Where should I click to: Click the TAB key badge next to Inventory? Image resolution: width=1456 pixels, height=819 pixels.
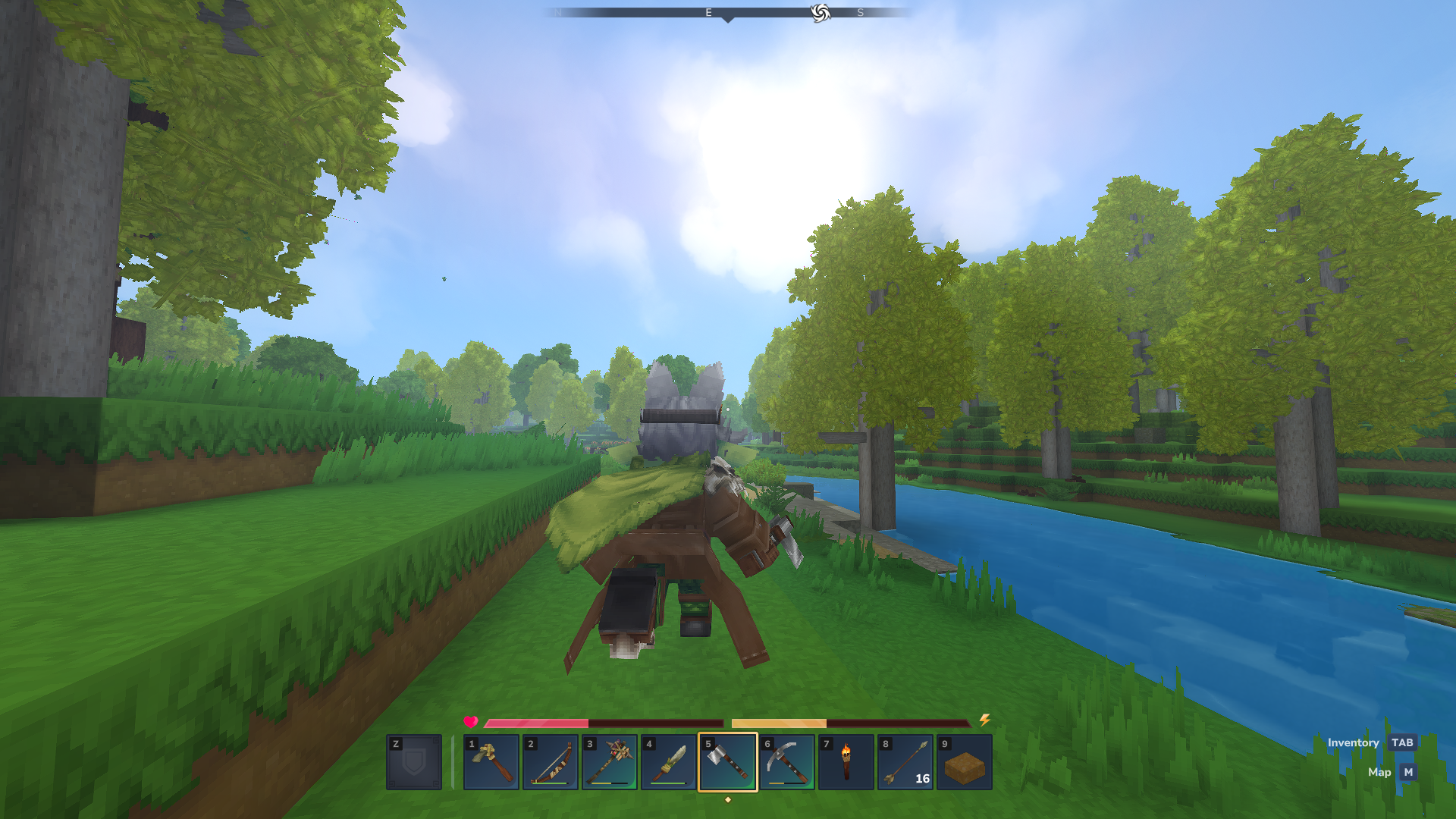pos(1401,742)
